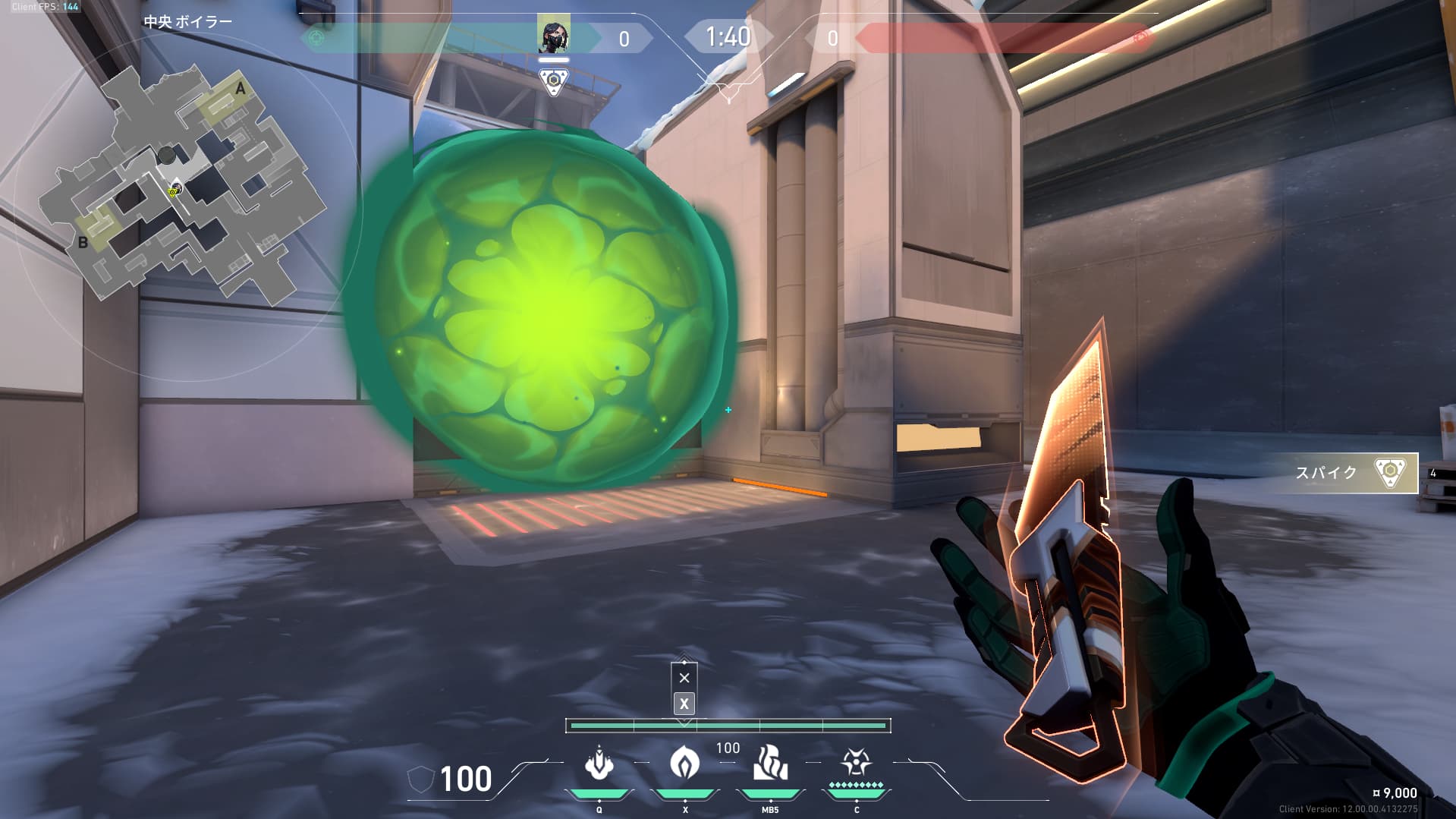Click the spike carrier icon below the portrait

click(554, 81)
